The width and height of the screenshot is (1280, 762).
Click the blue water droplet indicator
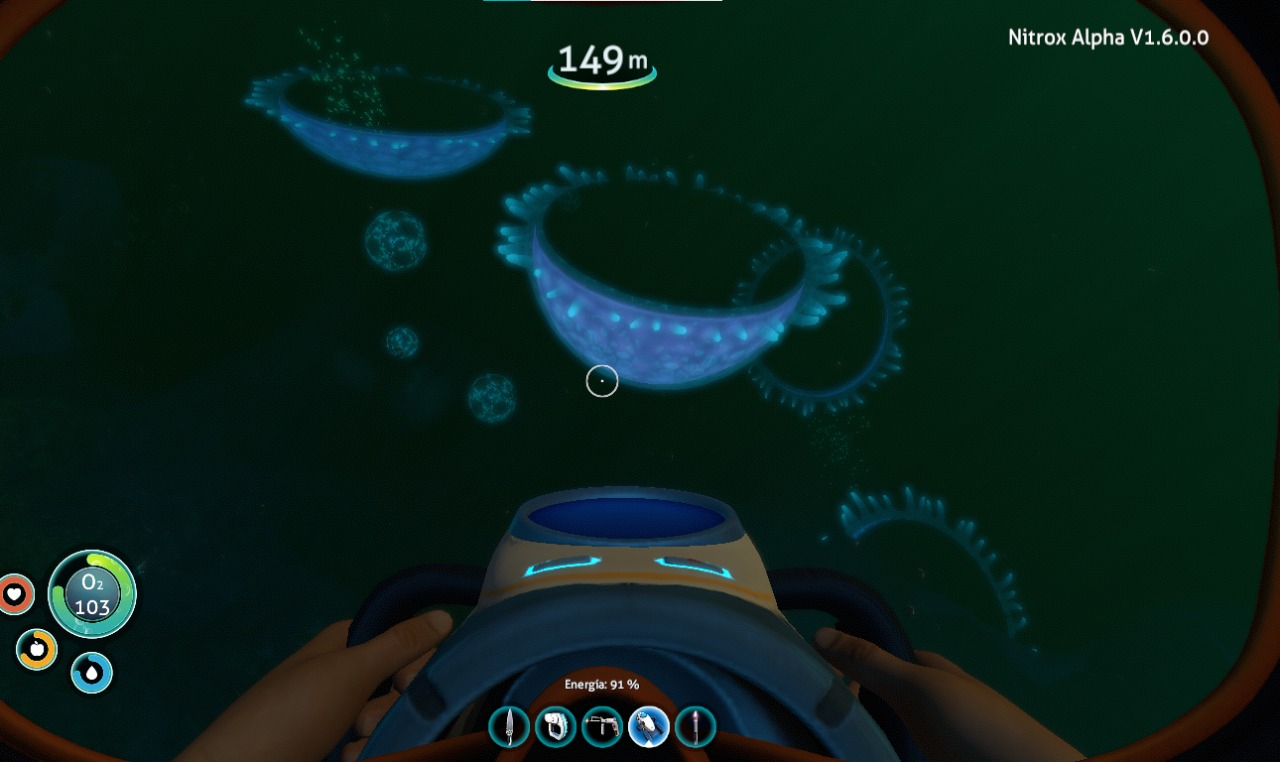[x=90, y=674]
